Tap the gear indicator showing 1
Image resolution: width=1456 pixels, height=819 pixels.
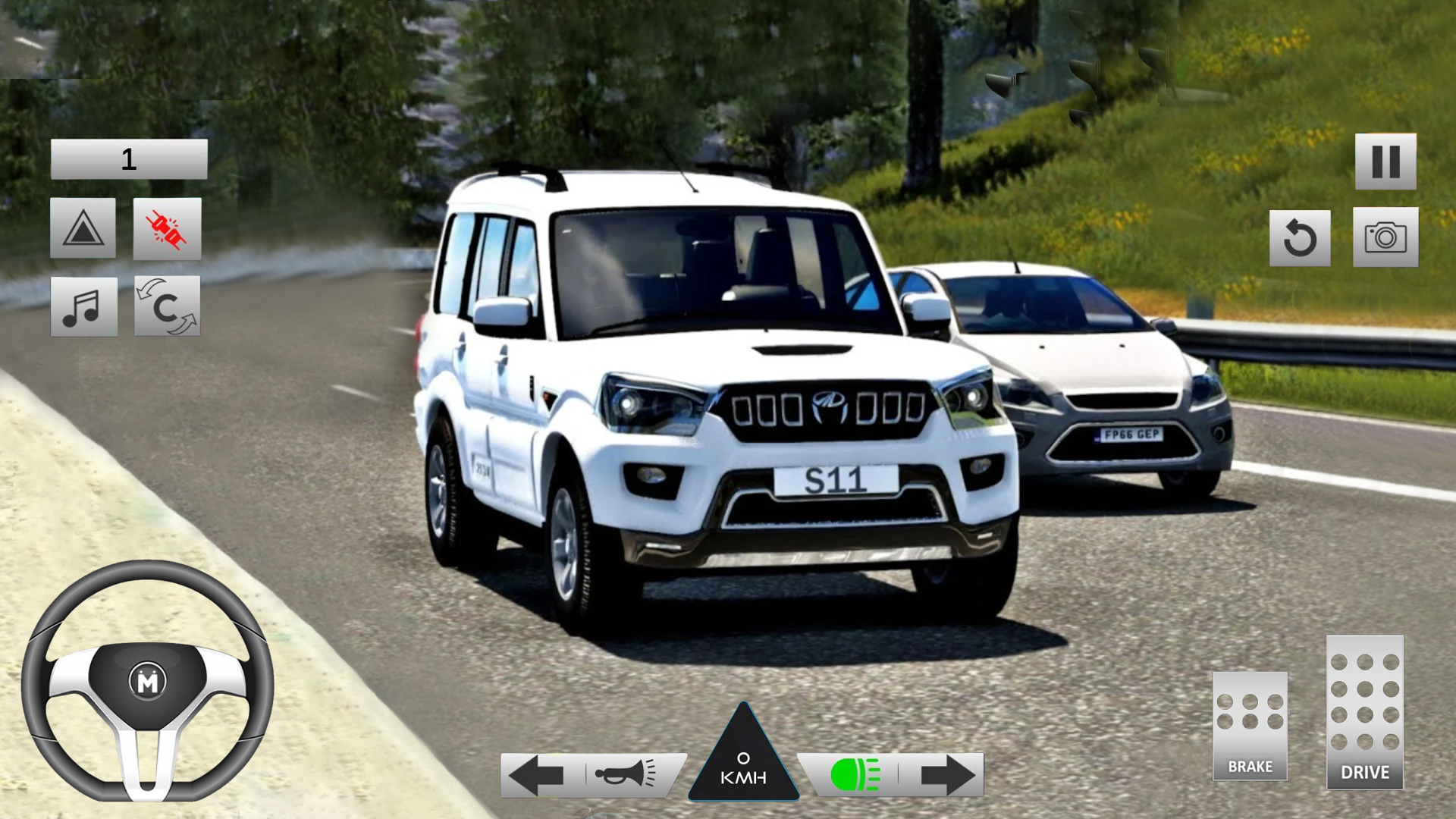pos(127,158)
